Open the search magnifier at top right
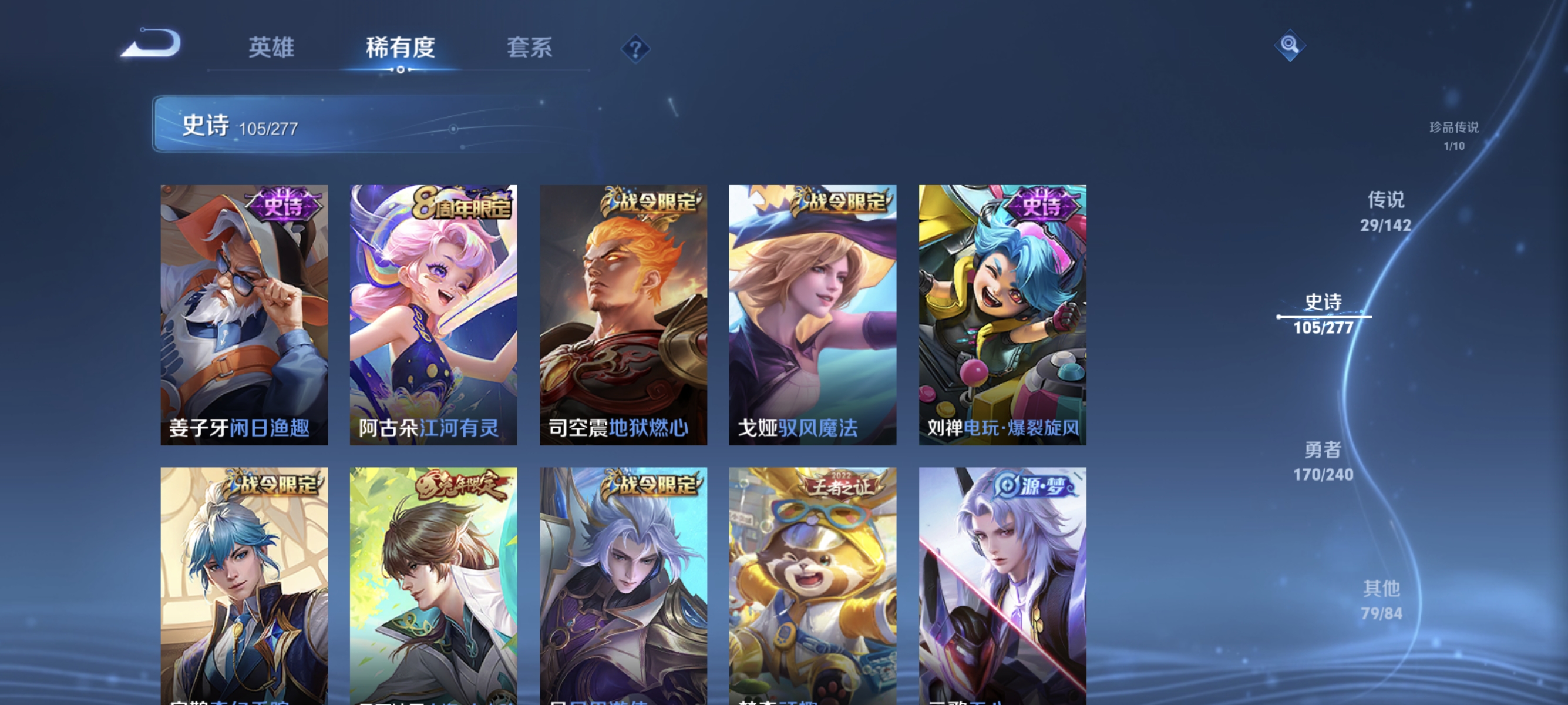 tap(1290, 45)
